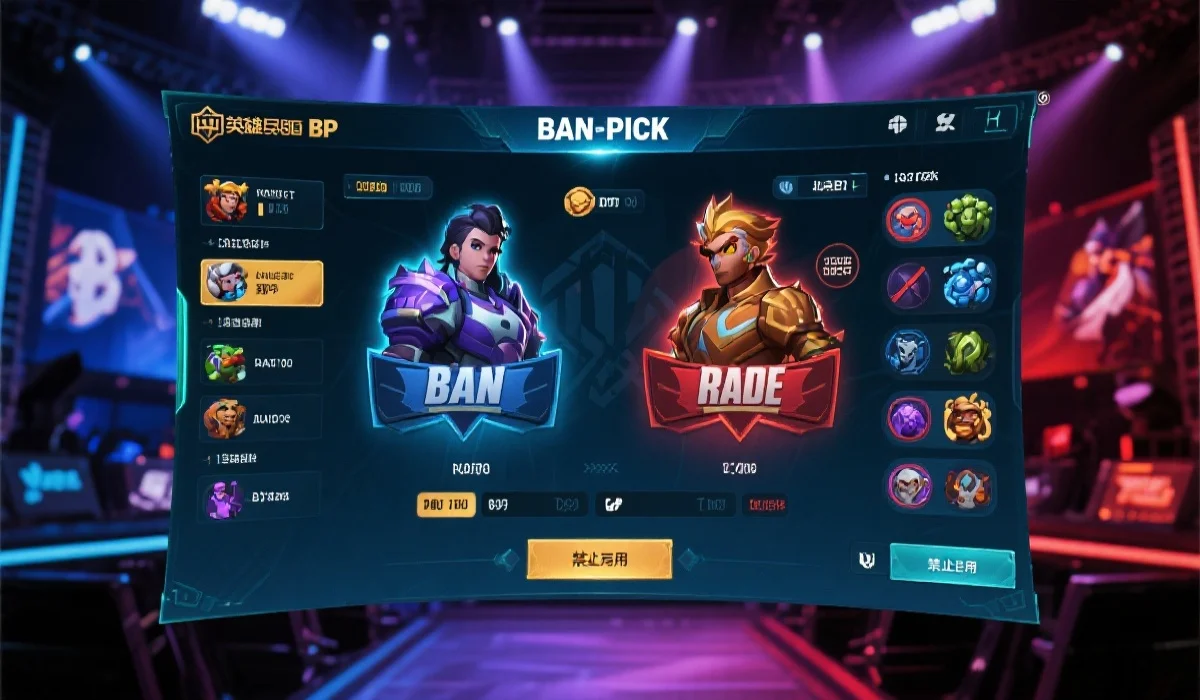Select the purple gem hero portrait
Image resolution: width=1200 pixels, height=700 pixels.
click(x=908, y=417)
